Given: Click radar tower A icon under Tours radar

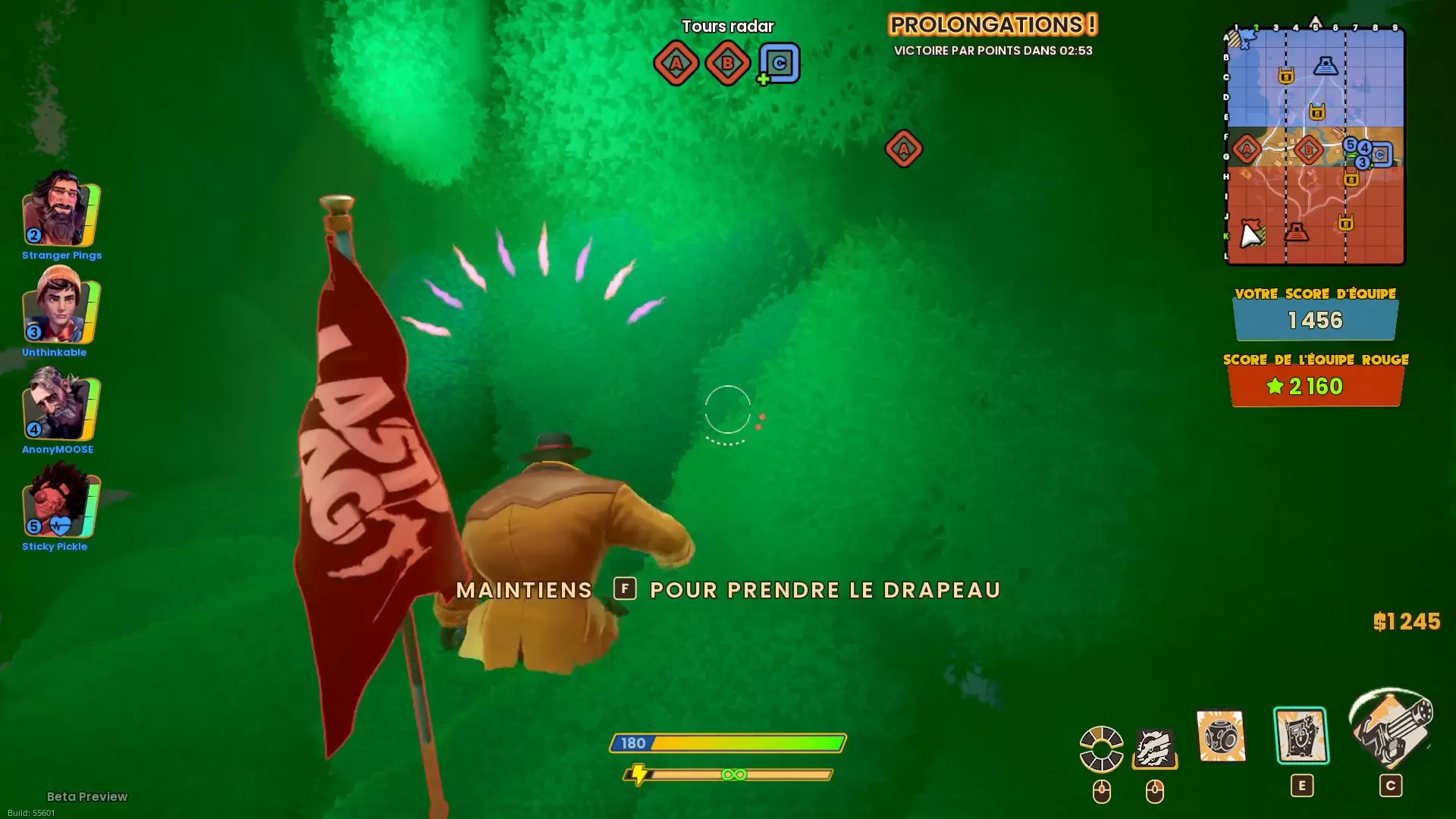Looking at the screenshot, I should 676,63.
